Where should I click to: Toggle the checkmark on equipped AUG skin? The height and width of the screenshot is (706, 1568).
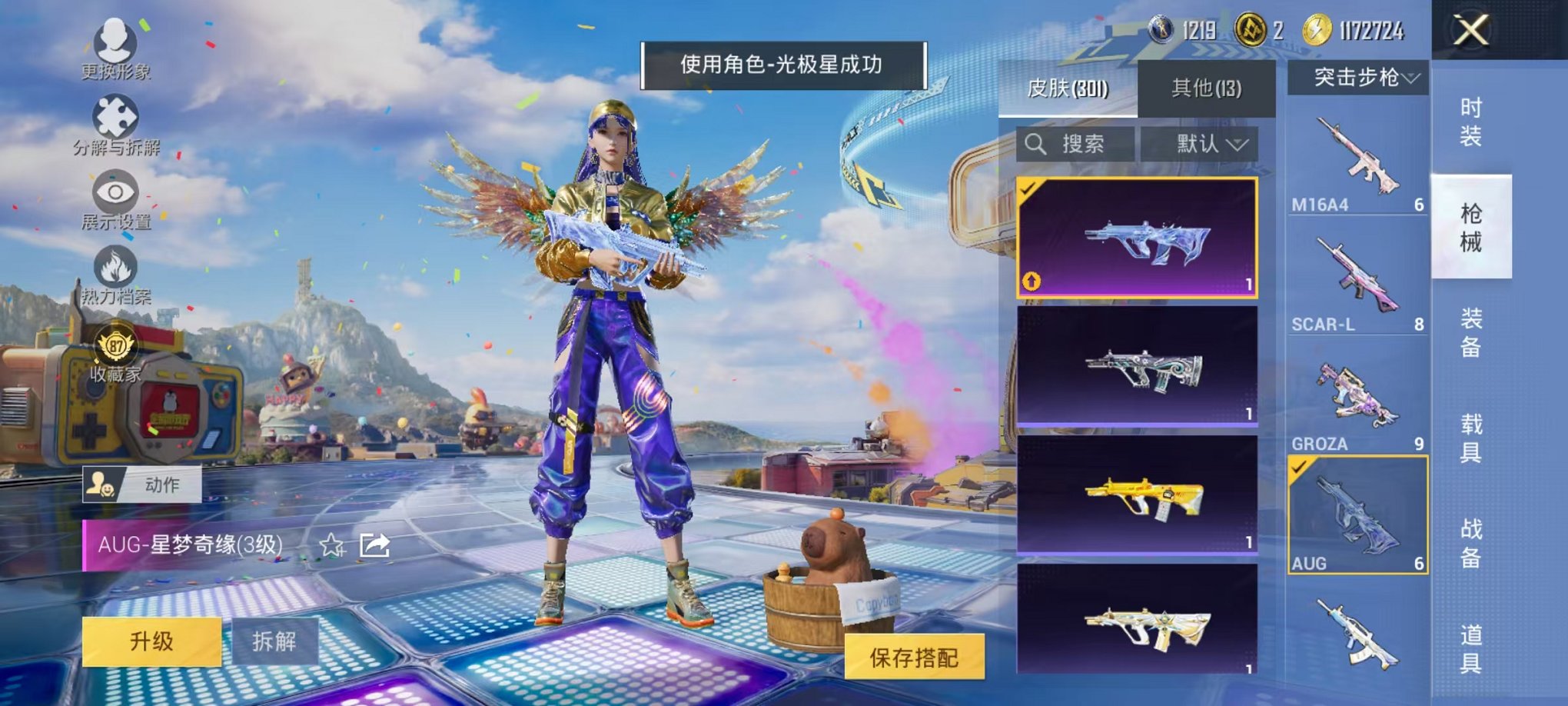[x=1026, y=189]
